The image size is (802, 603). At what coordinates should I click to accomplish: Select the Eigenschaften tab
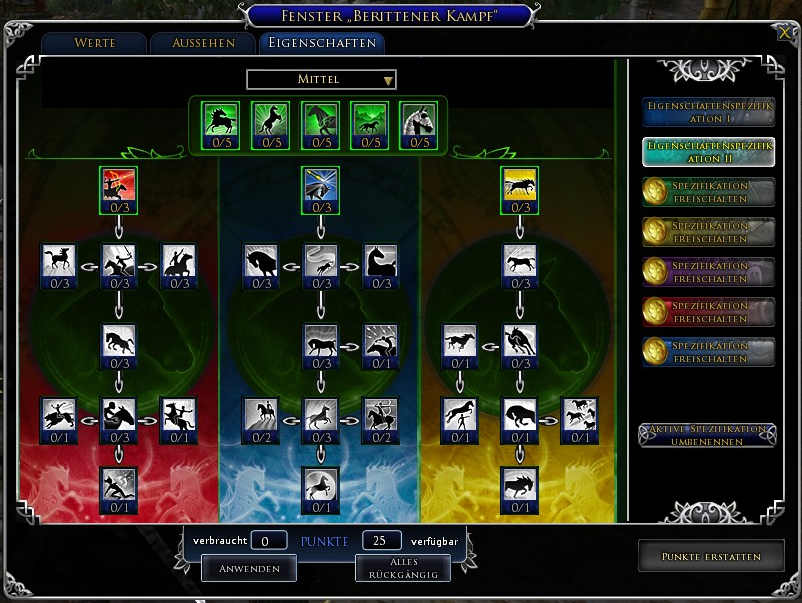(x=321, y=43)
